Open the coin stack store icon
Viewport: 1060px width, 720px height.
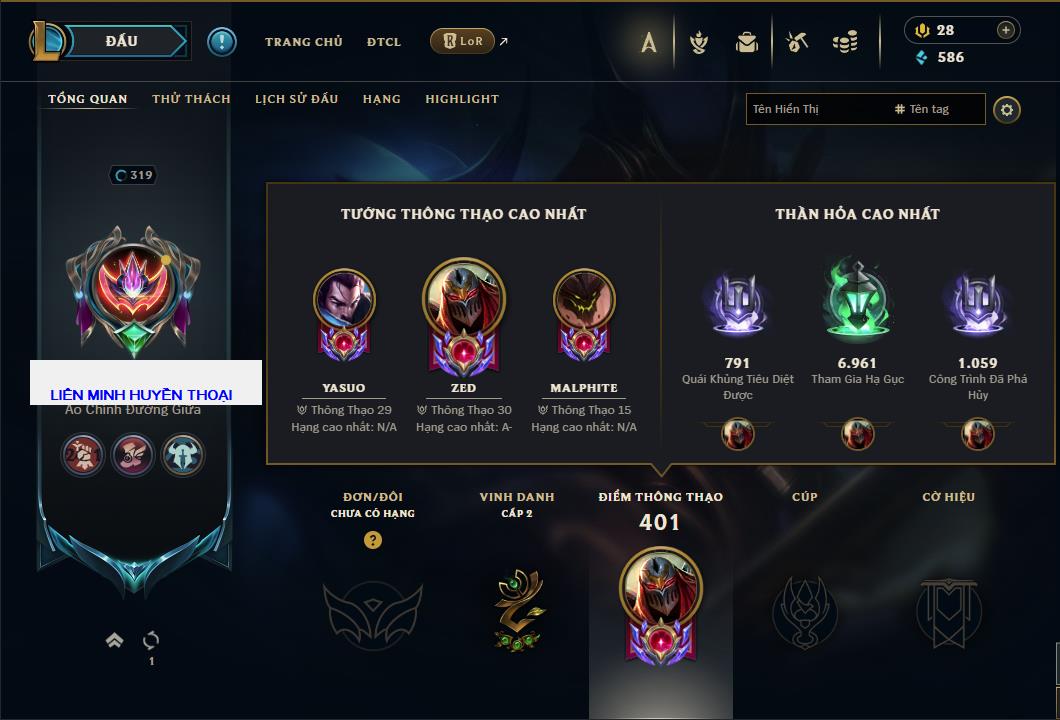click(845, 42)
